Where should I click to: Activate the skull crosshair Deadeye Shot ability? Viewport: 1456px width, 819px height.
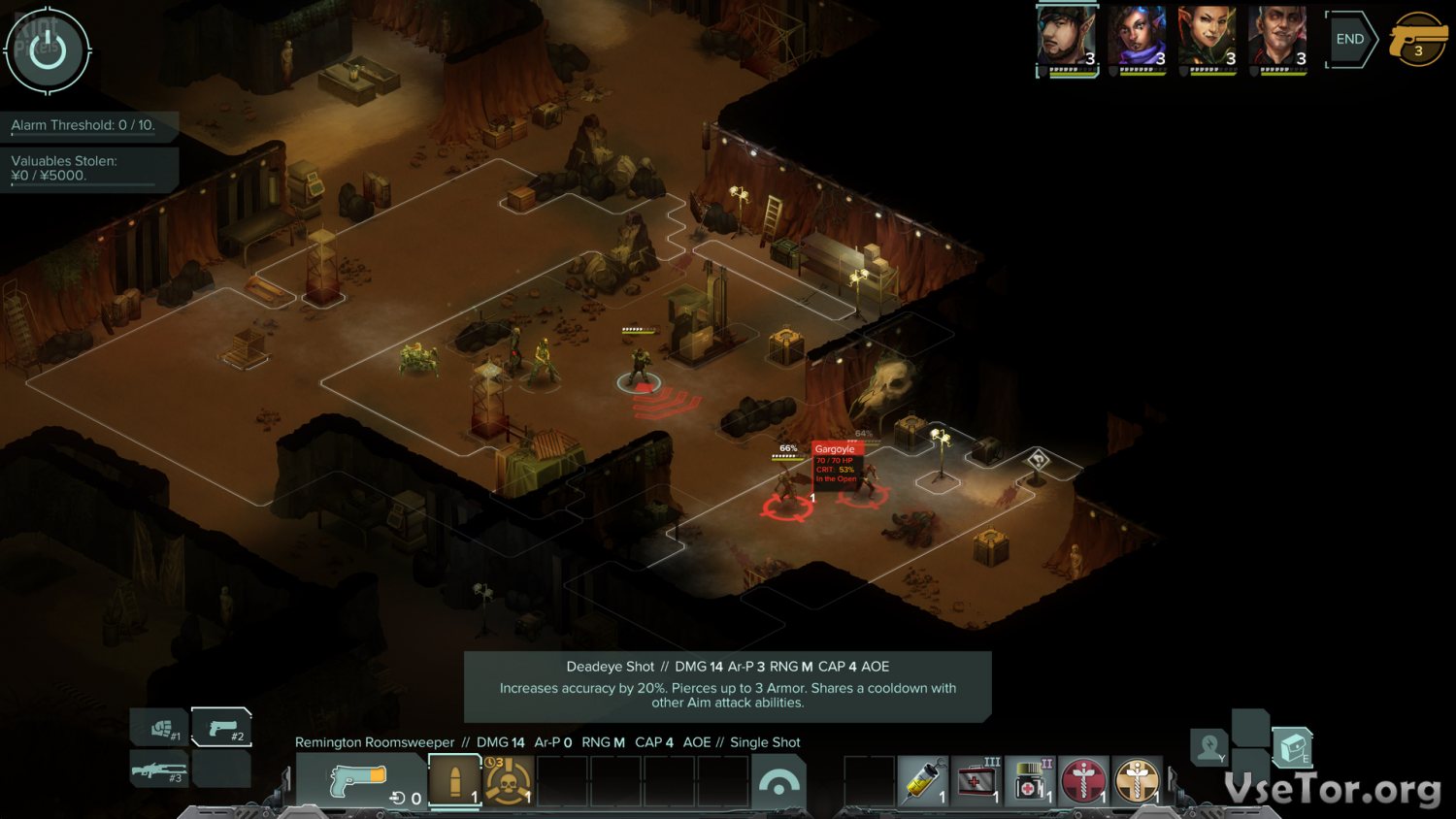508,781
